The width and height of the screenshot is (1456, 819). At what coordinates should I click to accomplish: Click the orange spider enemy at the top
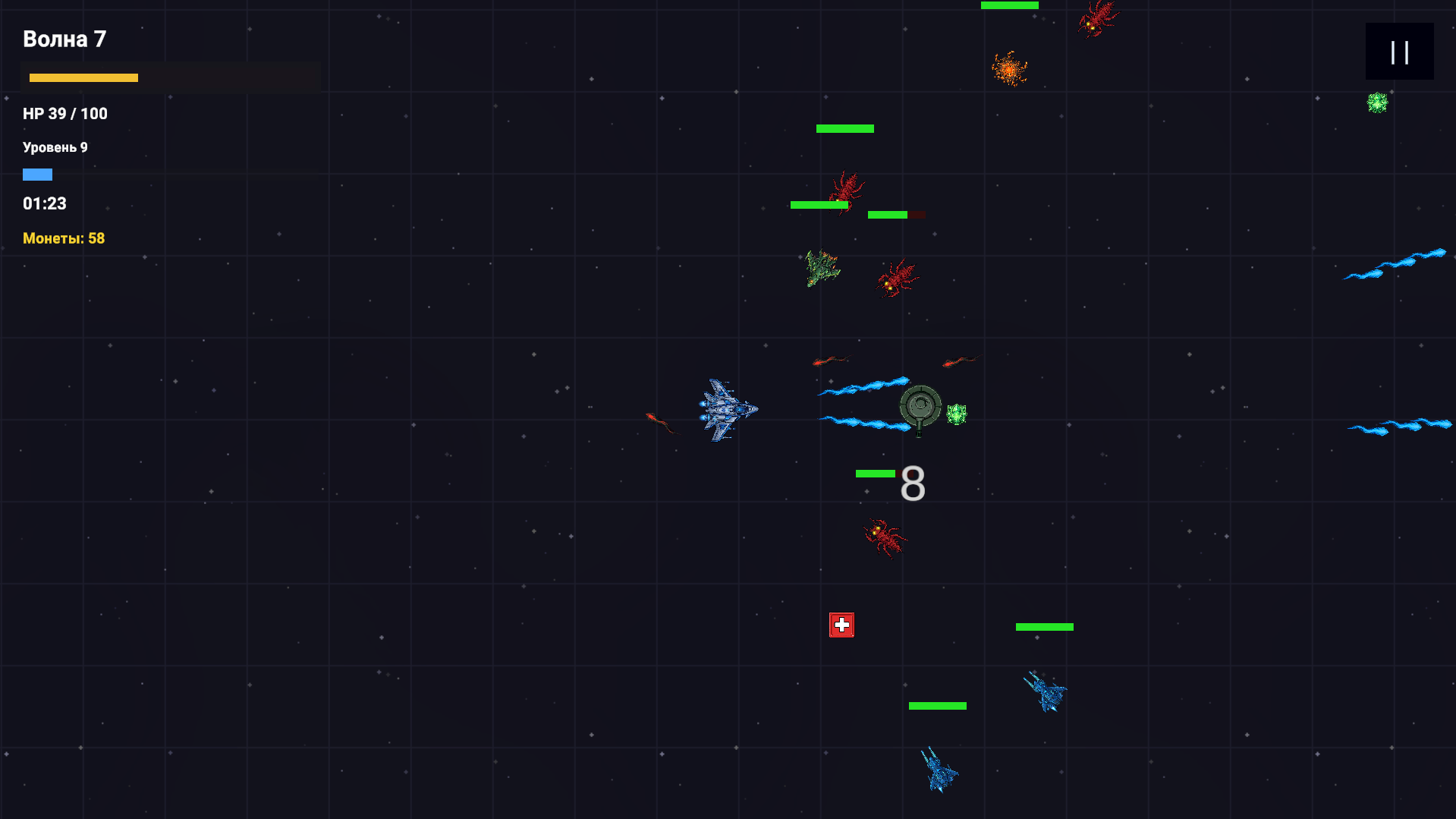1009,68
